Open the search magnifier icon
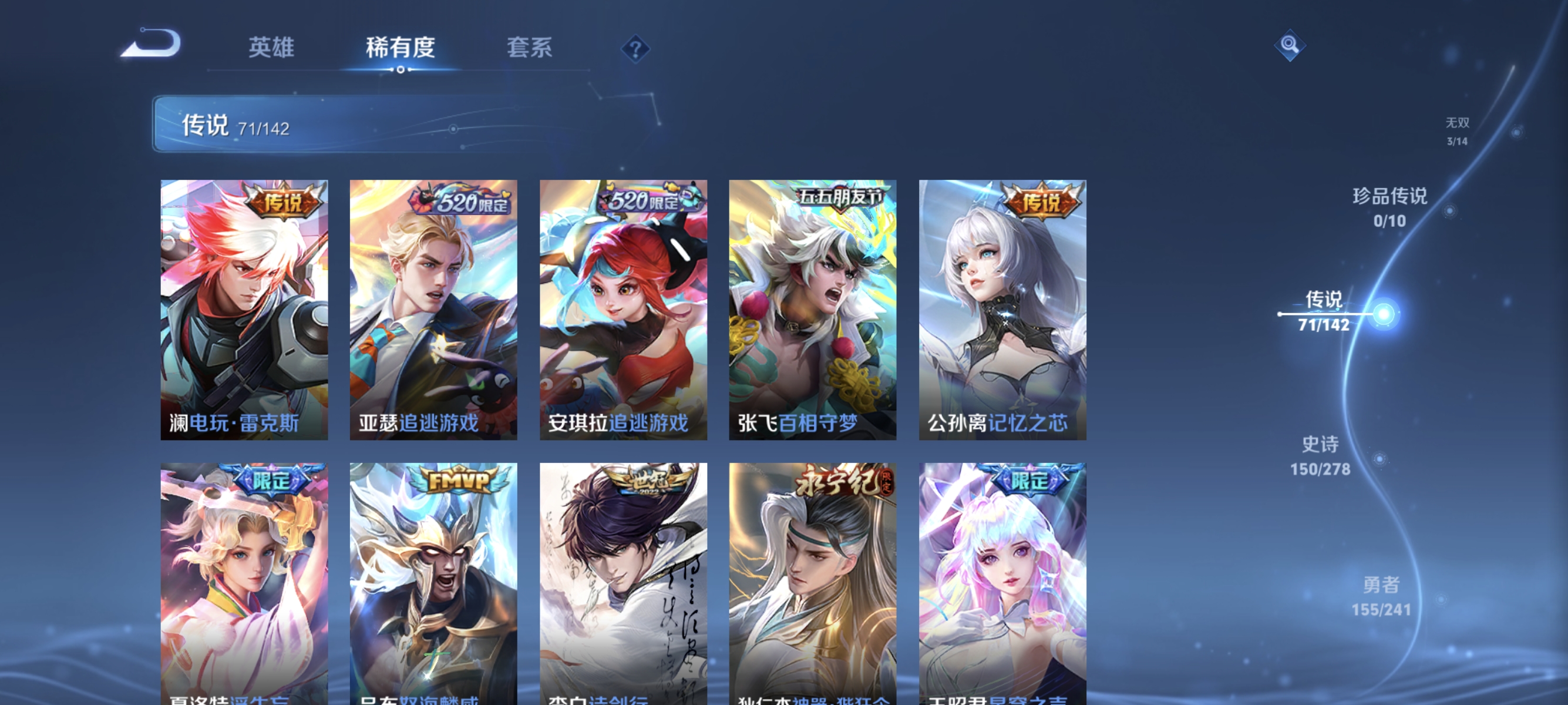The width and height of the screenshot is (1568, 705). click(1290, 46)
